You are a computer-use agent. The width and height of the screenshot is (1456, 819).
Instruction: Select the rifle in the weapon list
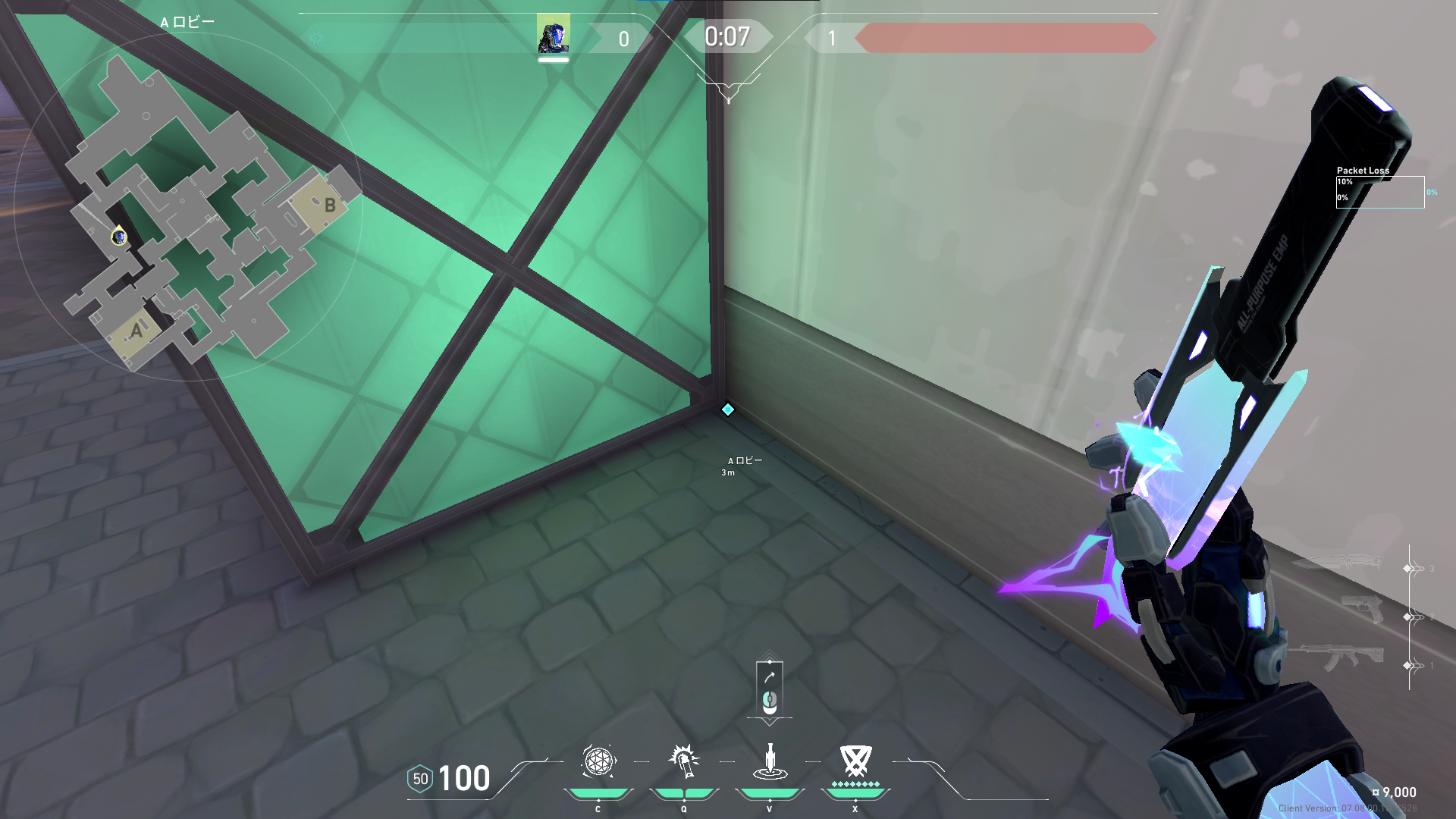click(1342, 657)
